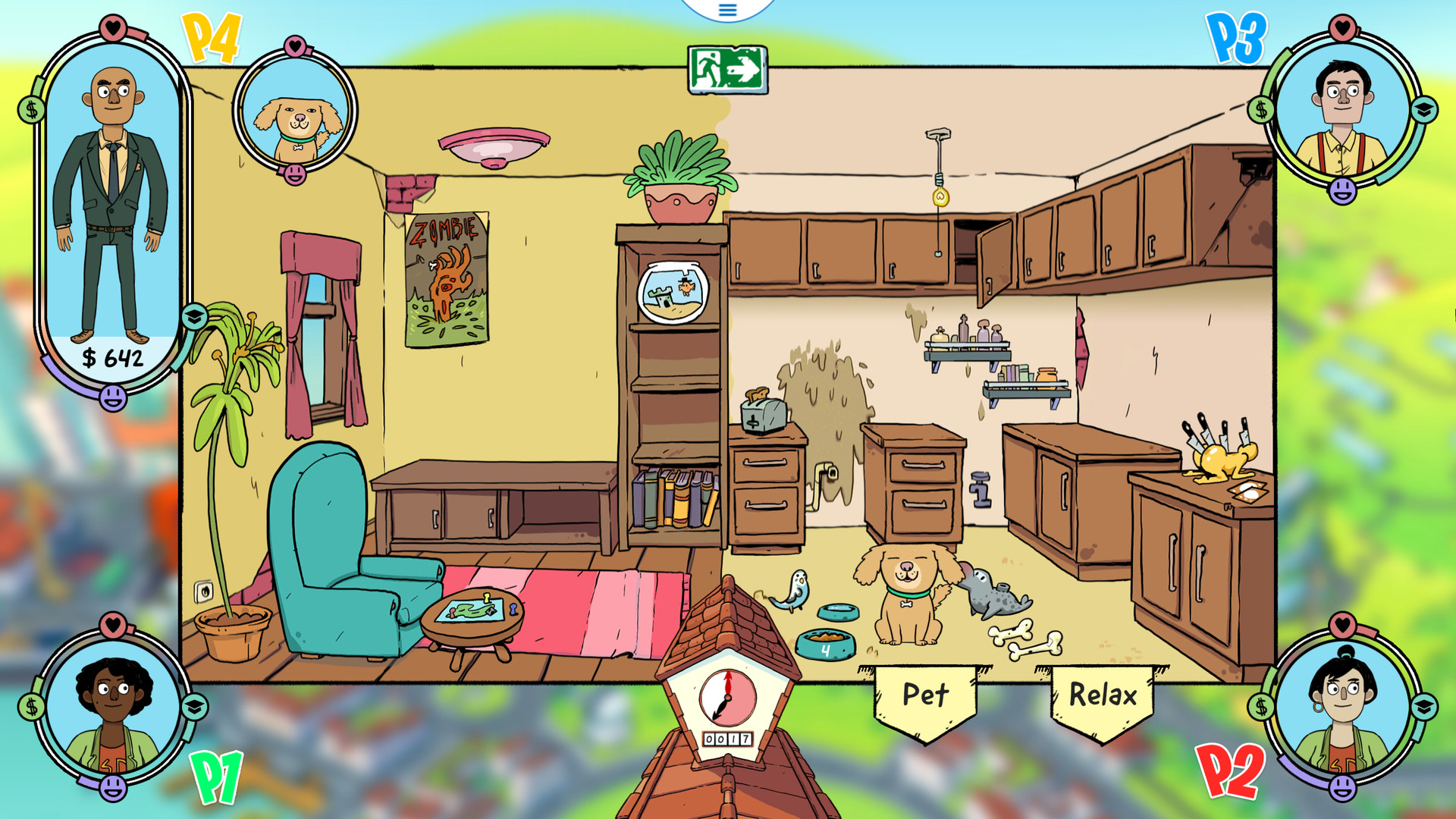
Task: Click the green emergency exit sign
Action: [726, 70]
